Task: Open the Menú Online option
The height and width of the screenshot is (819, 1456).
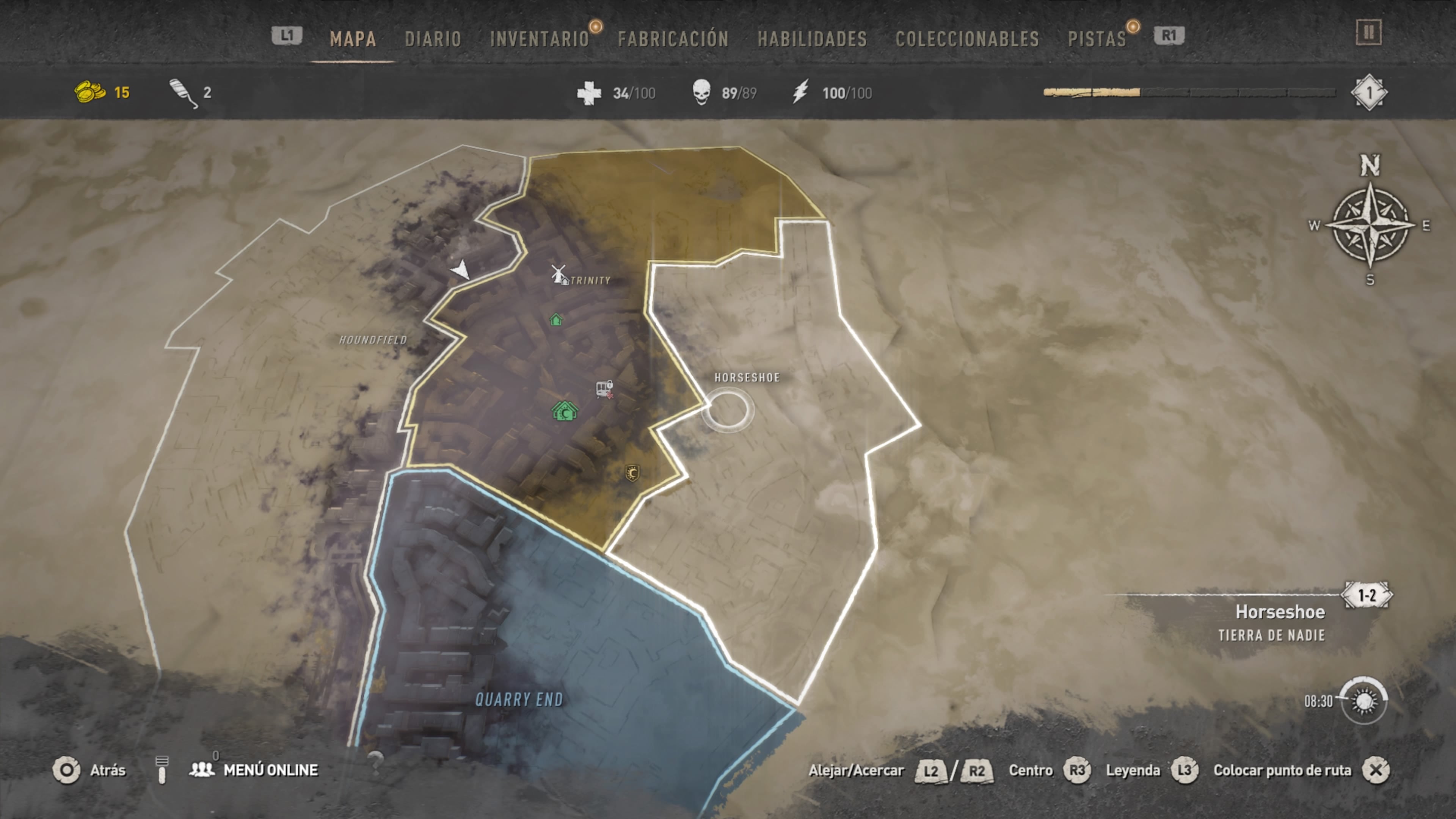Action: pos(270,770)
